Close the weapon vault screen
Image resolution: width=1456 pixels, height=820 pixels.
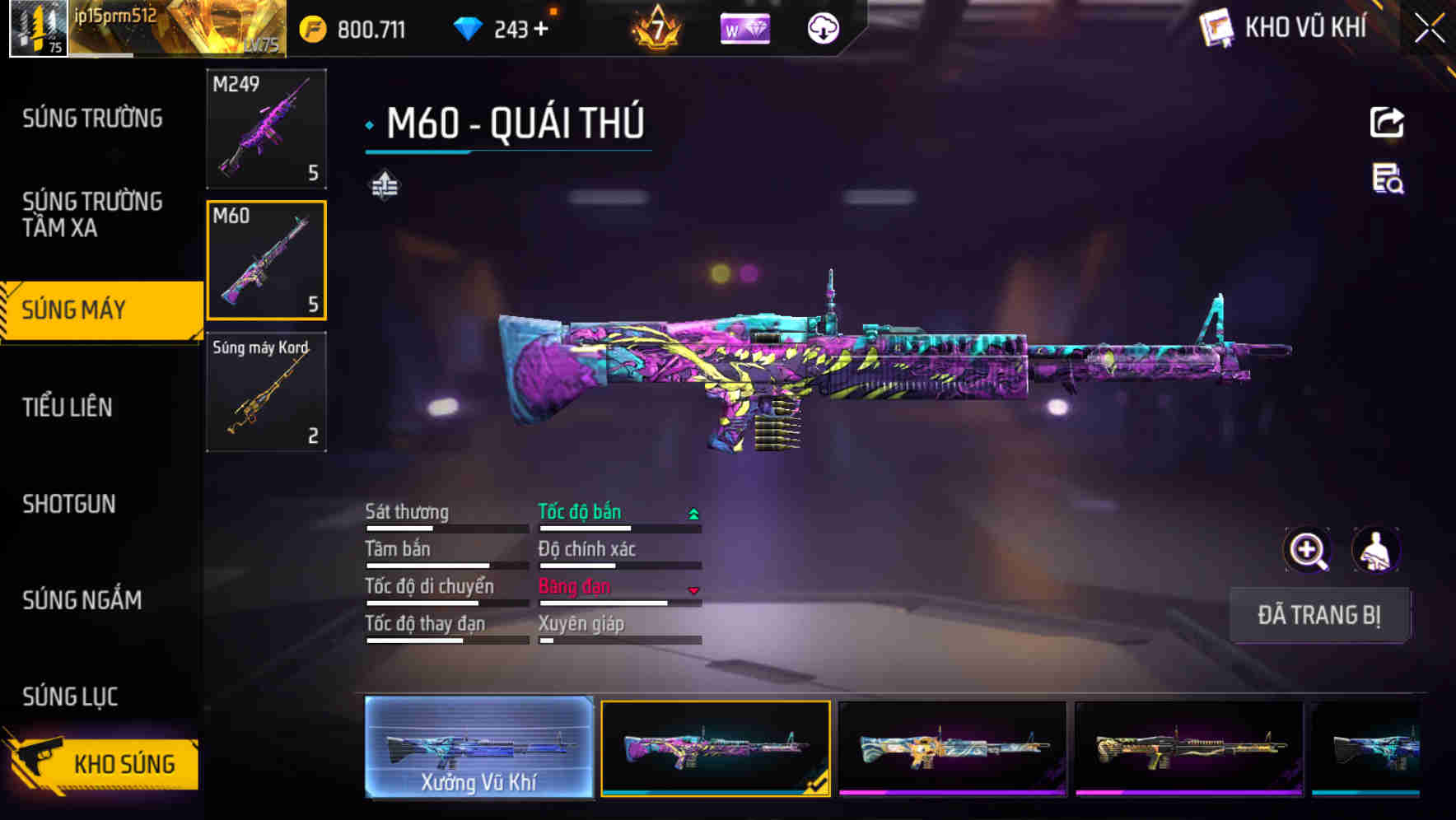[1429, 29]
